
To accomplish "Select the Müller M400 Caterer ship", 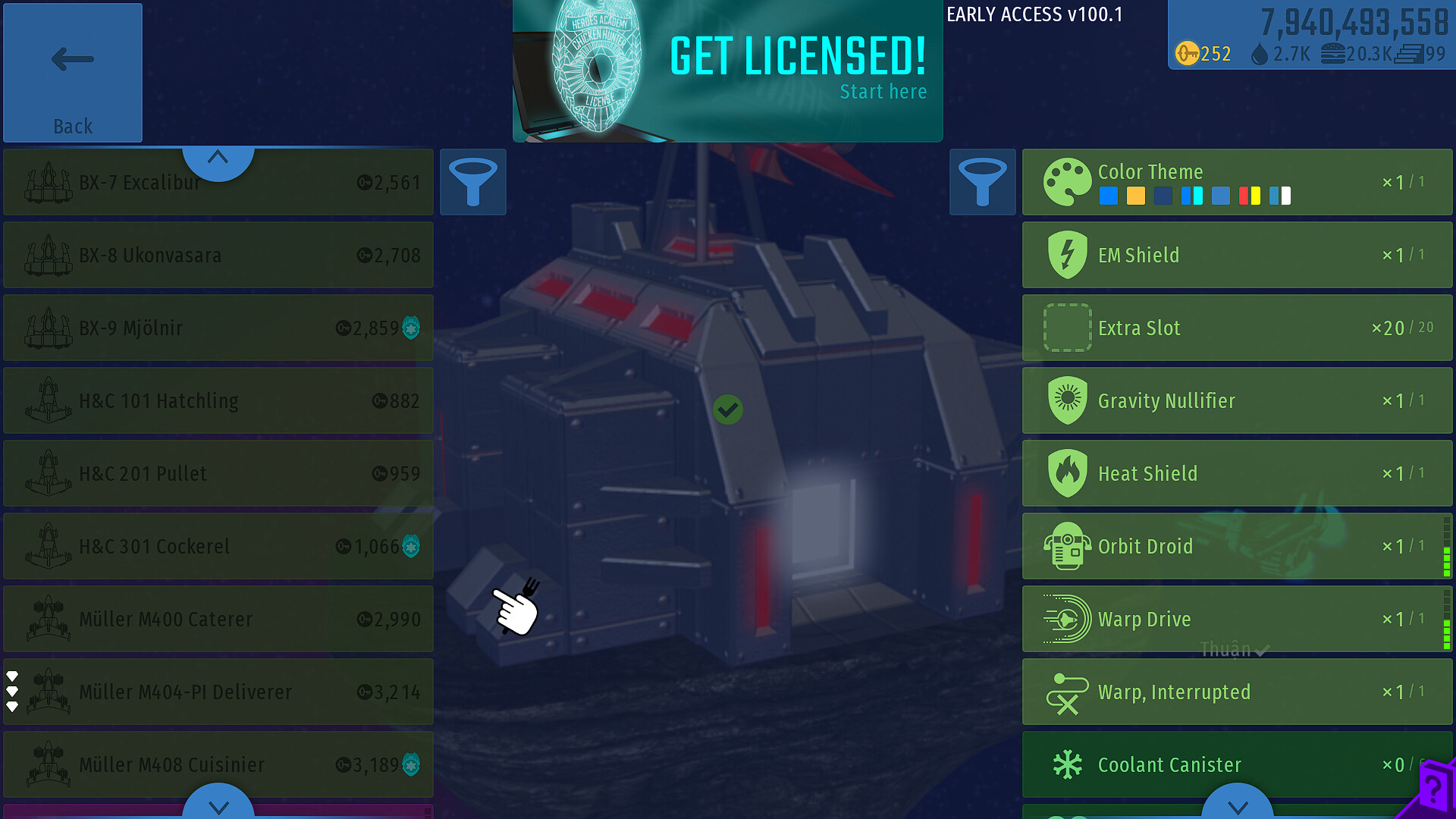I will coord(218,620).
